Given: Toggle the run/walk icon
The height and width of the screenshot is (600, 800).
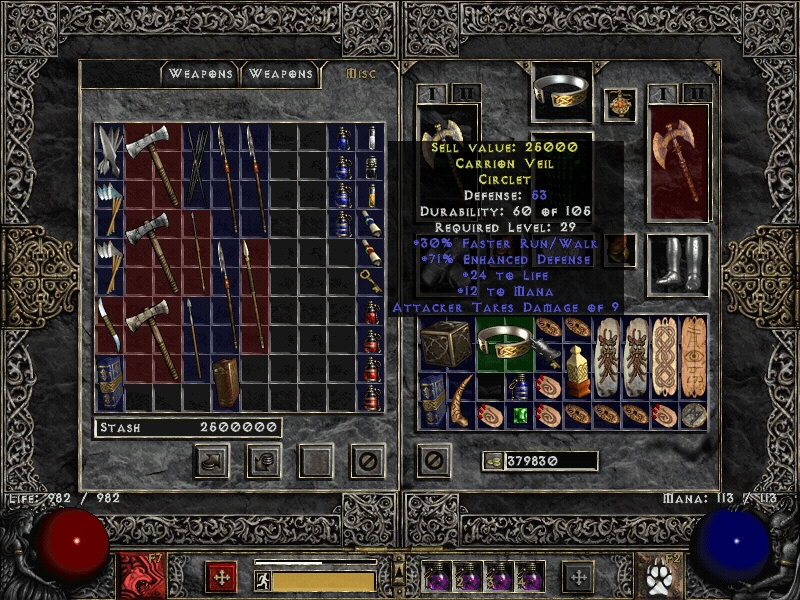Looking at the screenshot, I should (263, 581).
